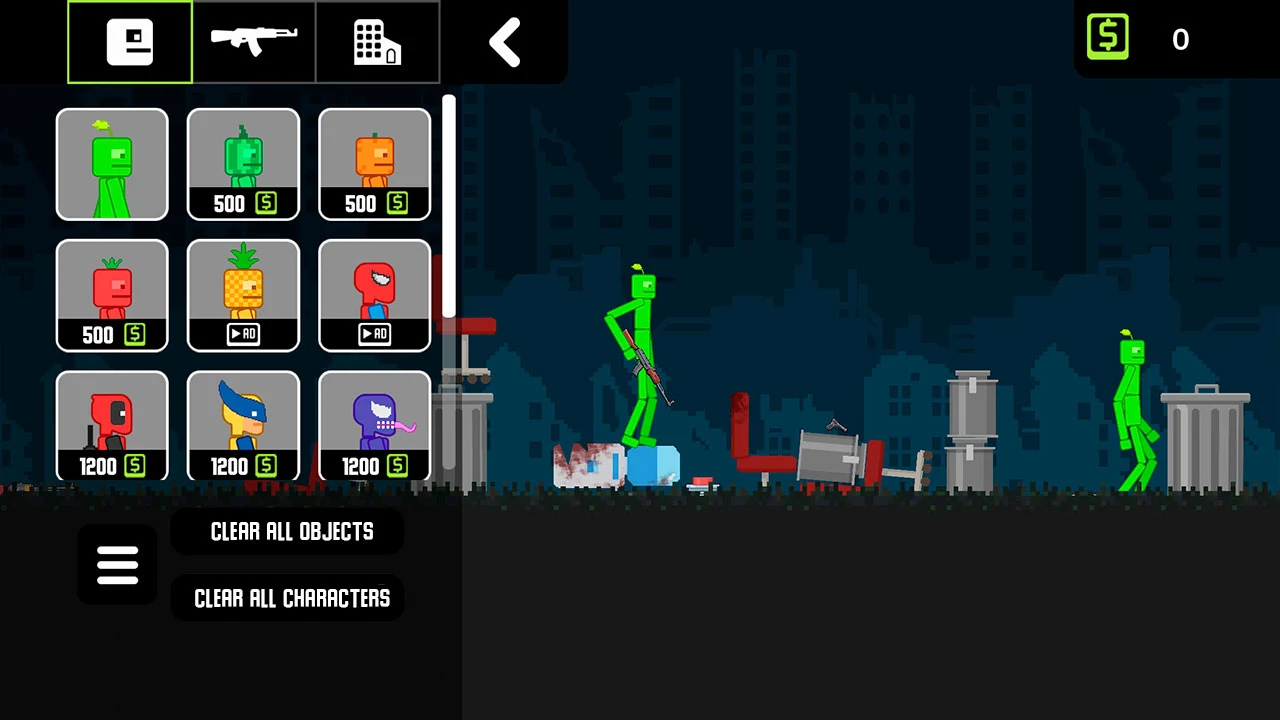Unlock the red imposter character via ad
This screenshot has height=720, width=1280.
374,295
